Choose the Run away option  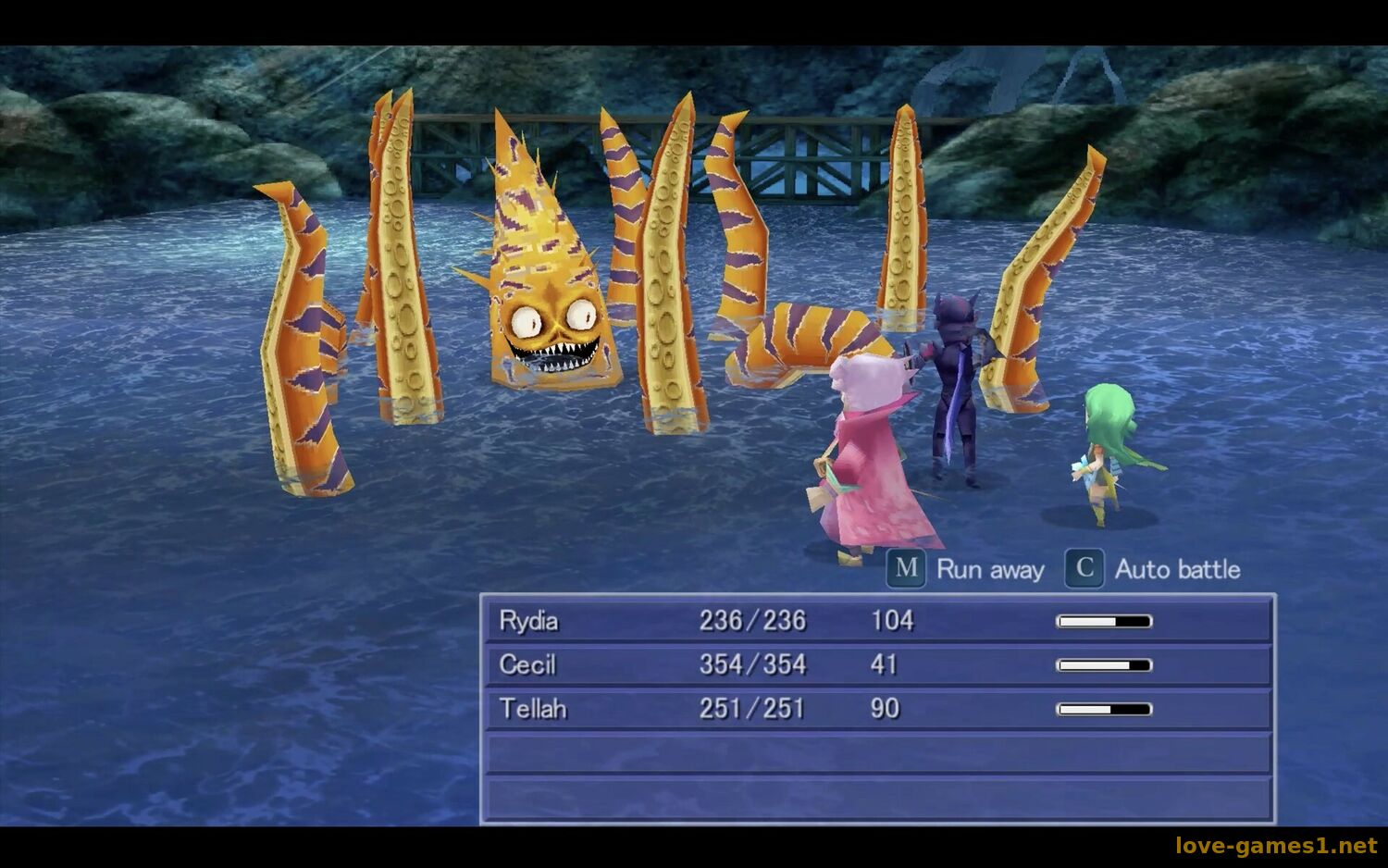(x=967, y=569)
